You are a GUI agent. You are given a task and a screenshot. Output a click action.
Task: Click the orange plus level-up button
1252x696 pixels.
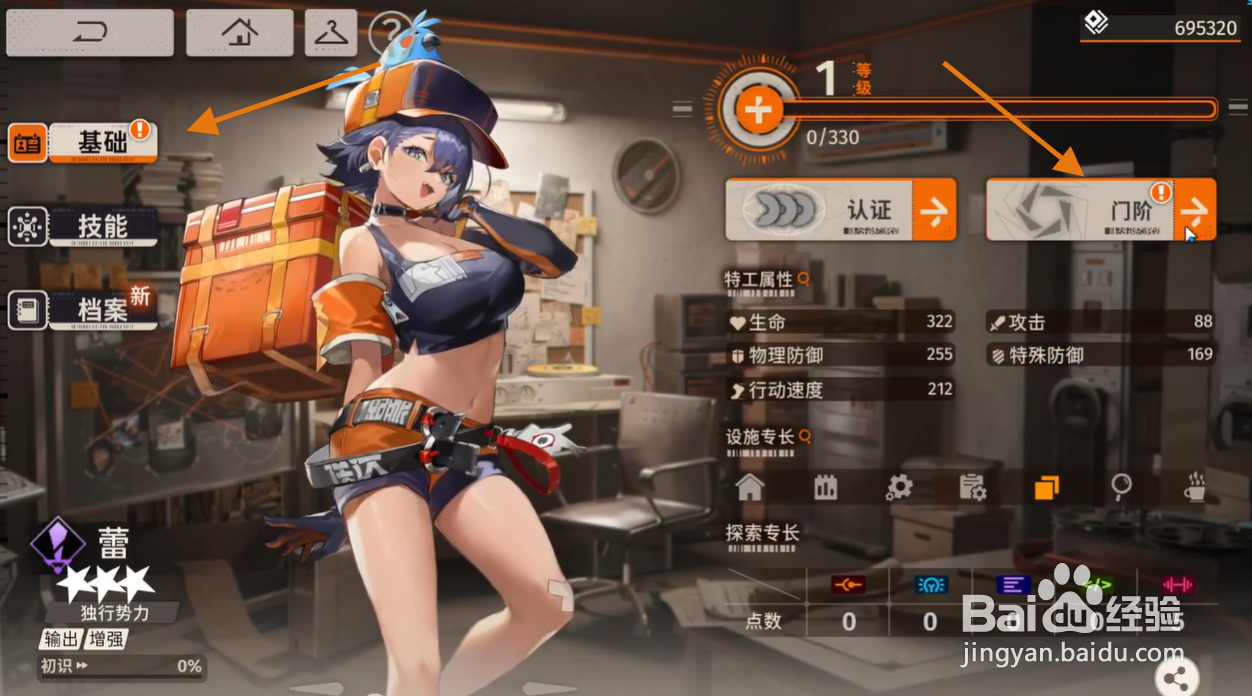759,110
